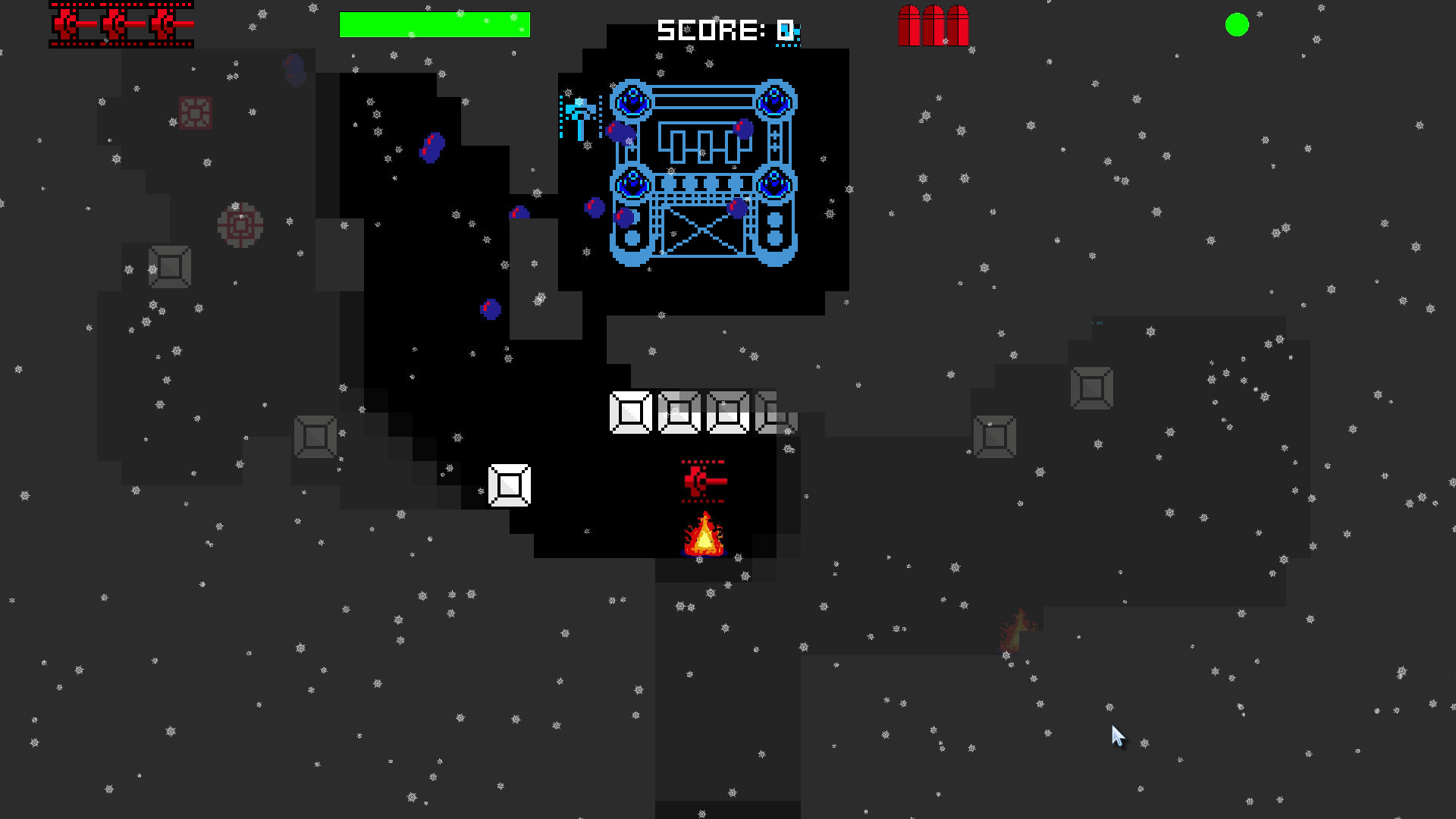The height and width of the screenshot is (819, 1456).
Task: Click the red gear-shaped object on the left
Action: coord(239,224)
